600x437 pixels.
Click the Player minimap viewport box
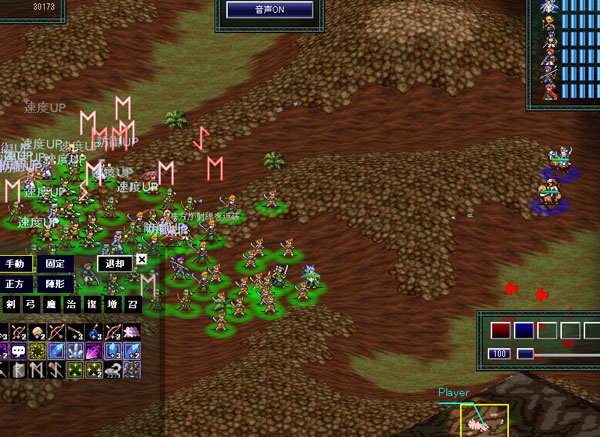(x=484, y=420)
